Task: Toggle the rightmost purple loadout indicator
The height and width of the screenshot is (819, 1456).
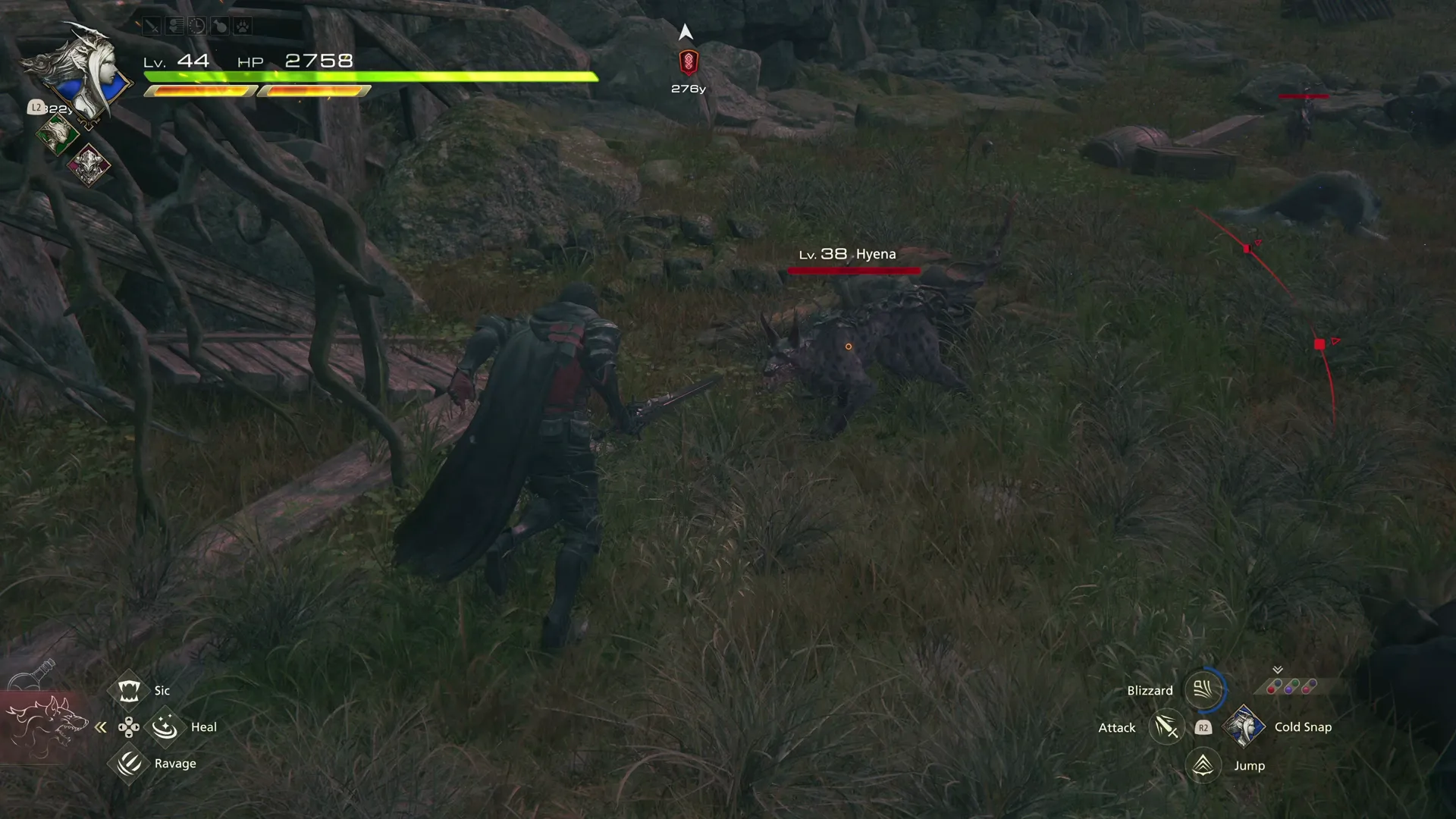Action: pos(1310,685)
